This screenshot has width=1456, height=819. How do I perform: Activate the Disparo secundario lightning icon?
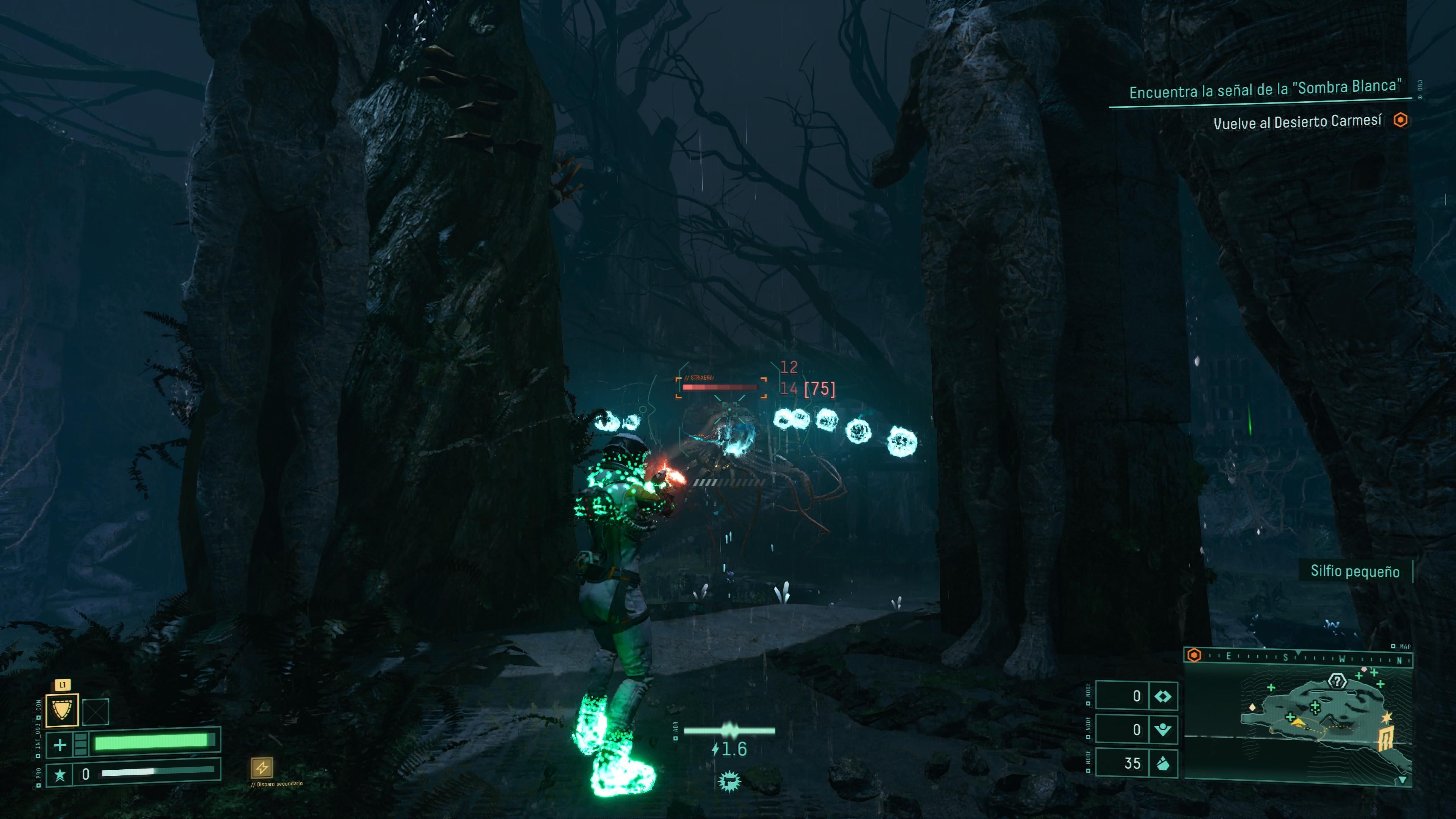coord(262,767)
